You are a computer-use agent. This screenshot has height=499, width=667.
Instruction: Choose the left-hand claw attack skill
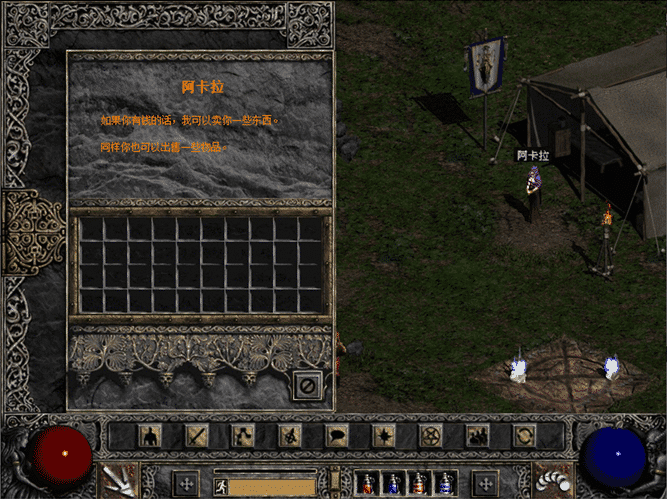pyautogui.click(x=119, y=480)
